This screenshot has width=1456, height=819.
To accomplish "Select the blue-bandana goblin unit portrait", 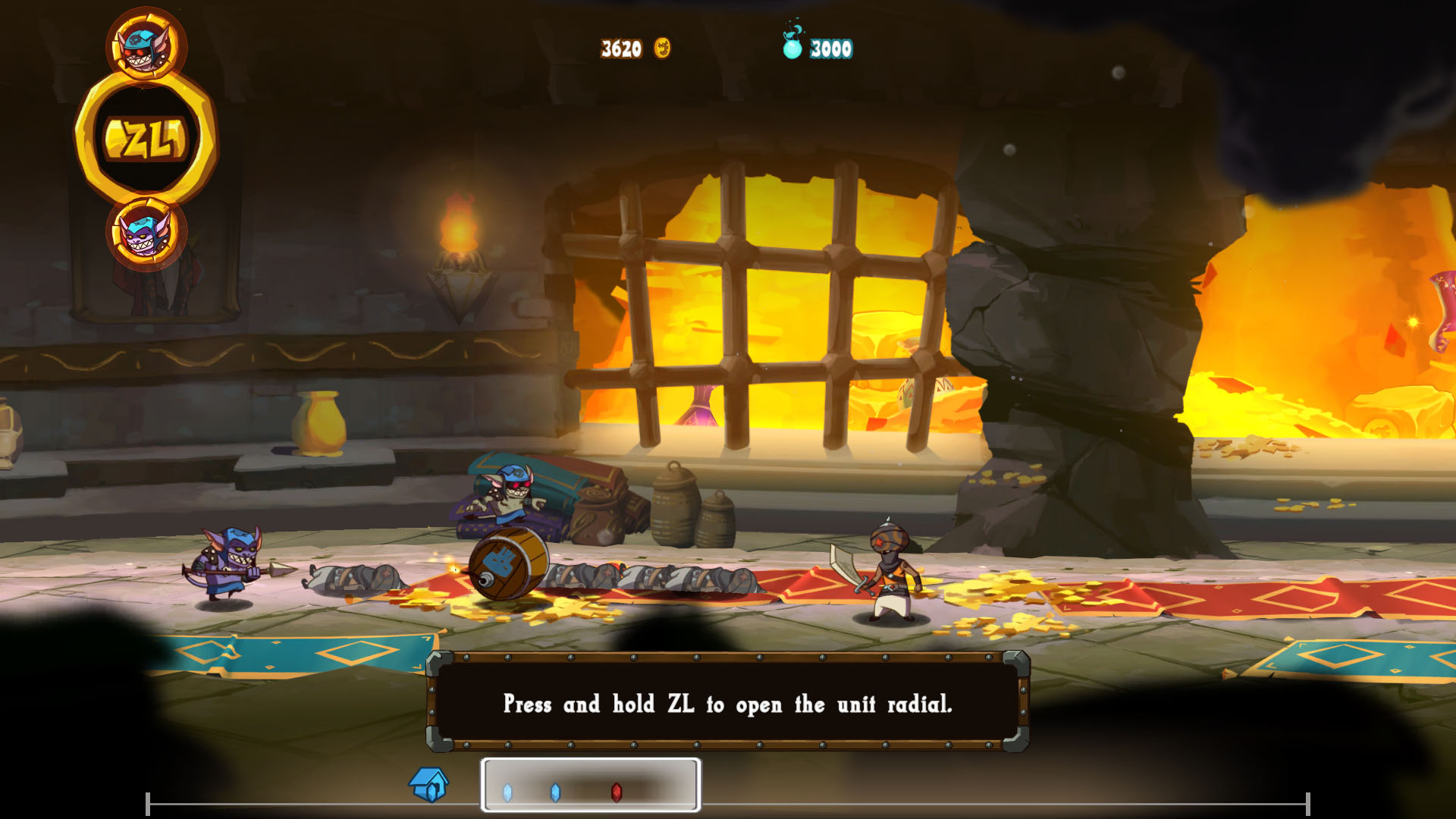I will point(146,45).
